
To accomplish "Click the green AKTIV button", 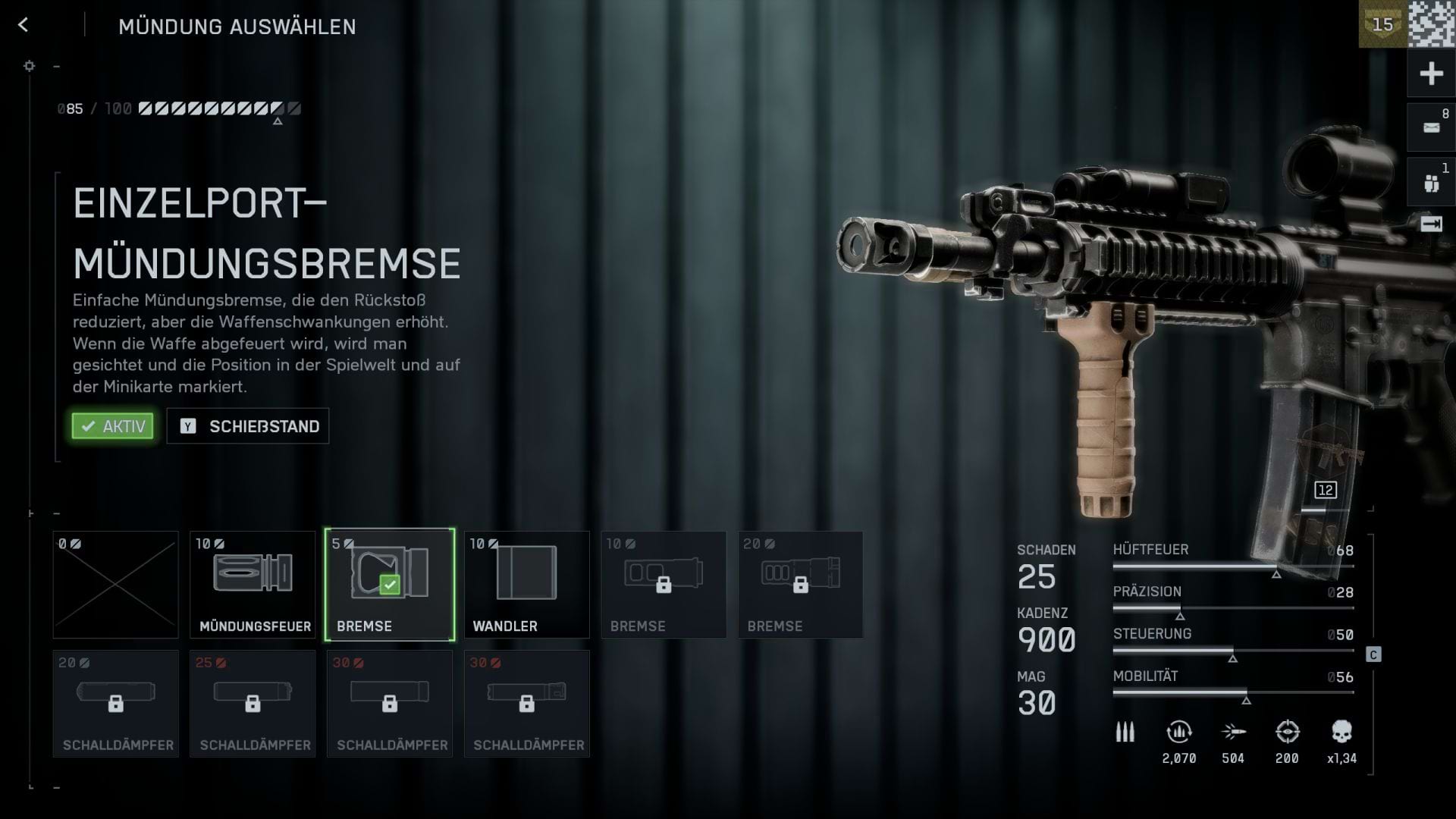I will [x=113, y=426].
